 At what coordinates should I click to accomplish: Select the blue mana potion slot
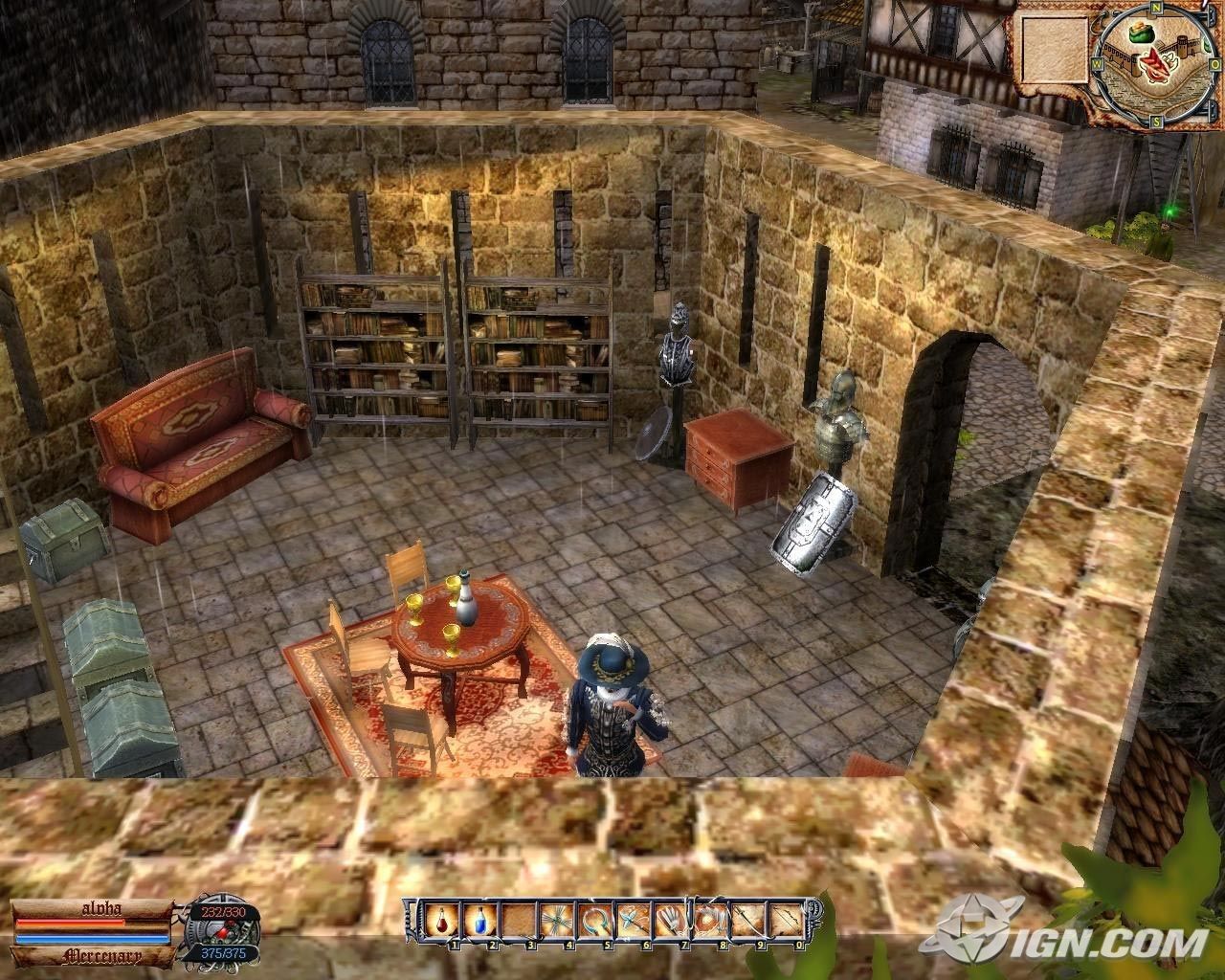coord(479,923)
